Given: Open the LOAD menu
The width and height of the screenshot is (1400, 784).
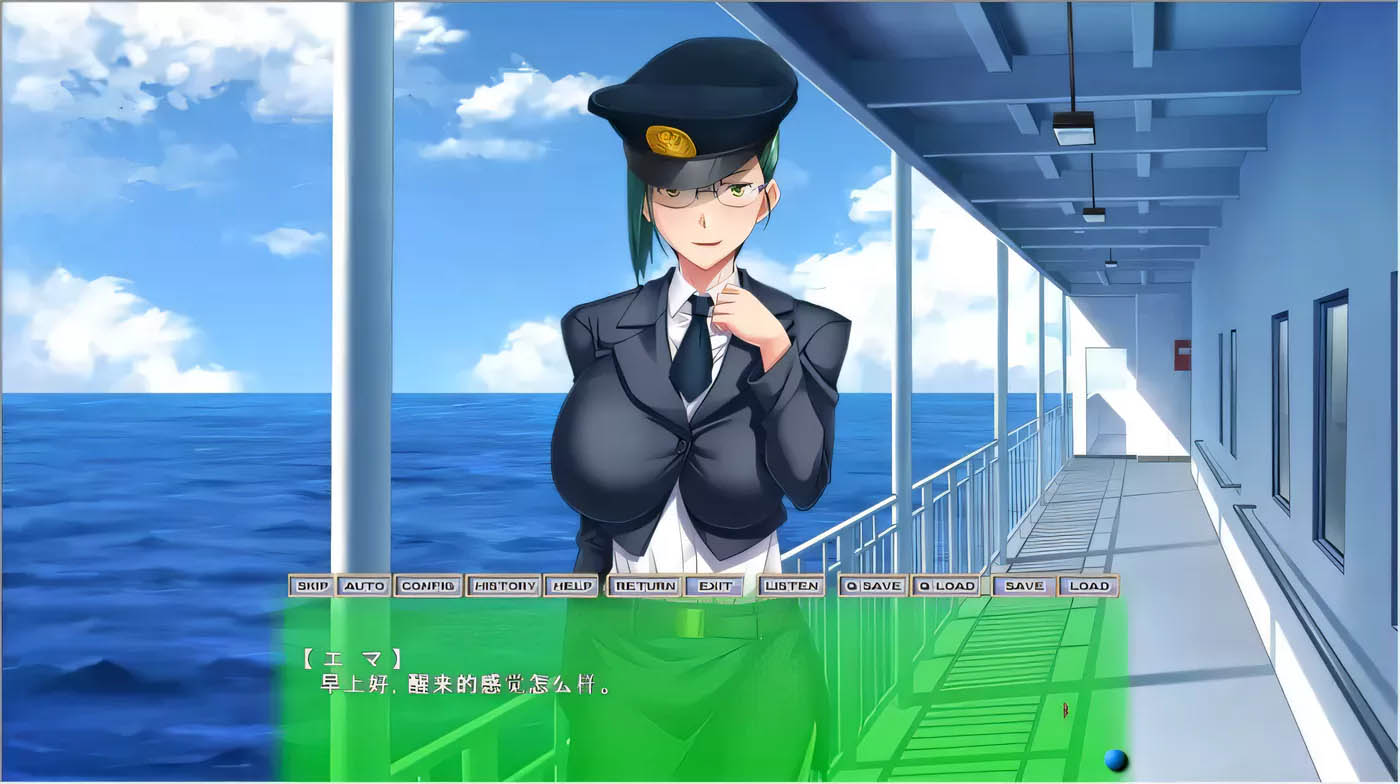Looking at the screenshot, I should (x=1088, y=586).
